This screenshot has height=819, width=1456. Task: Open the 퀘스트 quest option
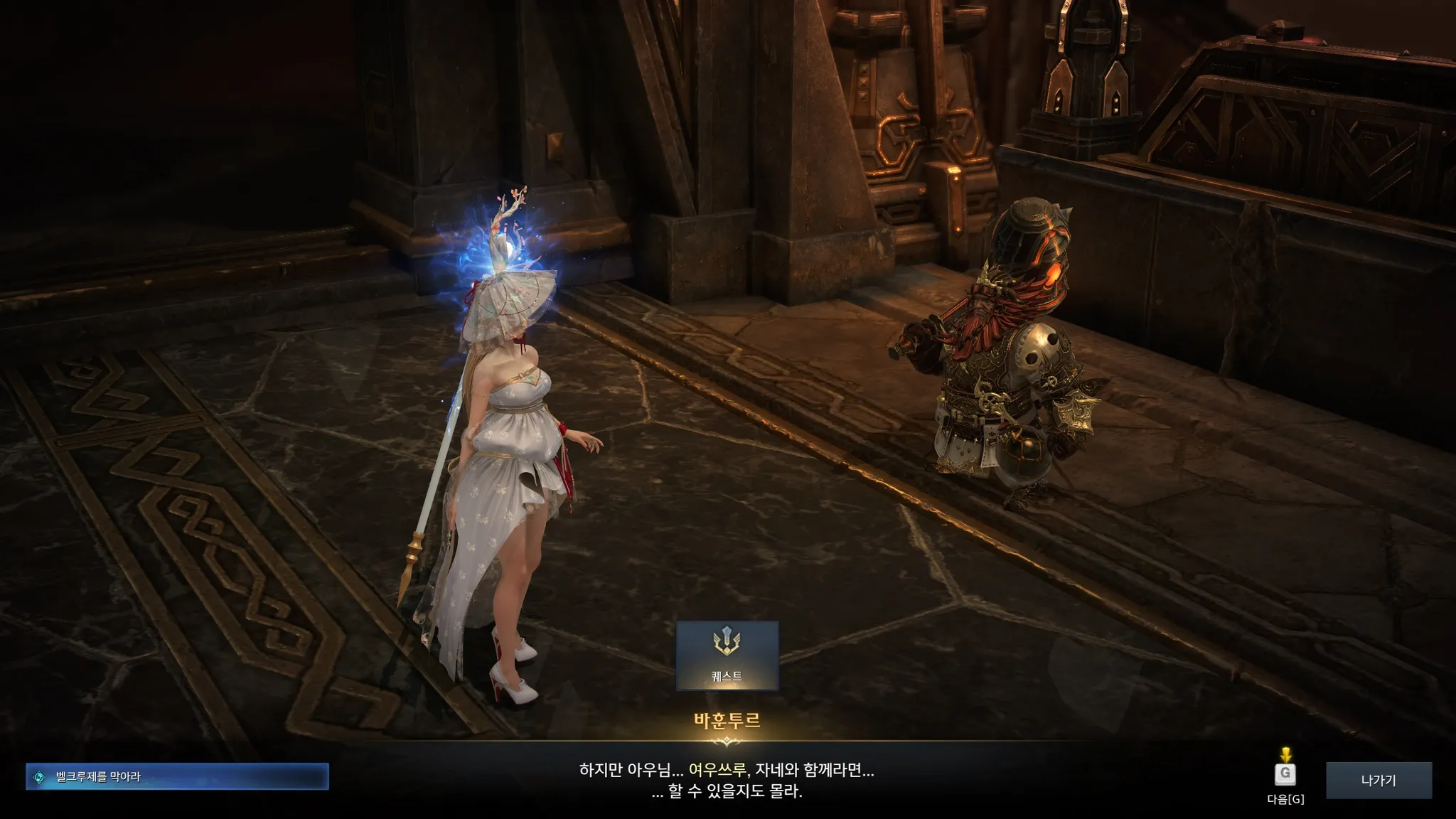[x=727, y=655]
